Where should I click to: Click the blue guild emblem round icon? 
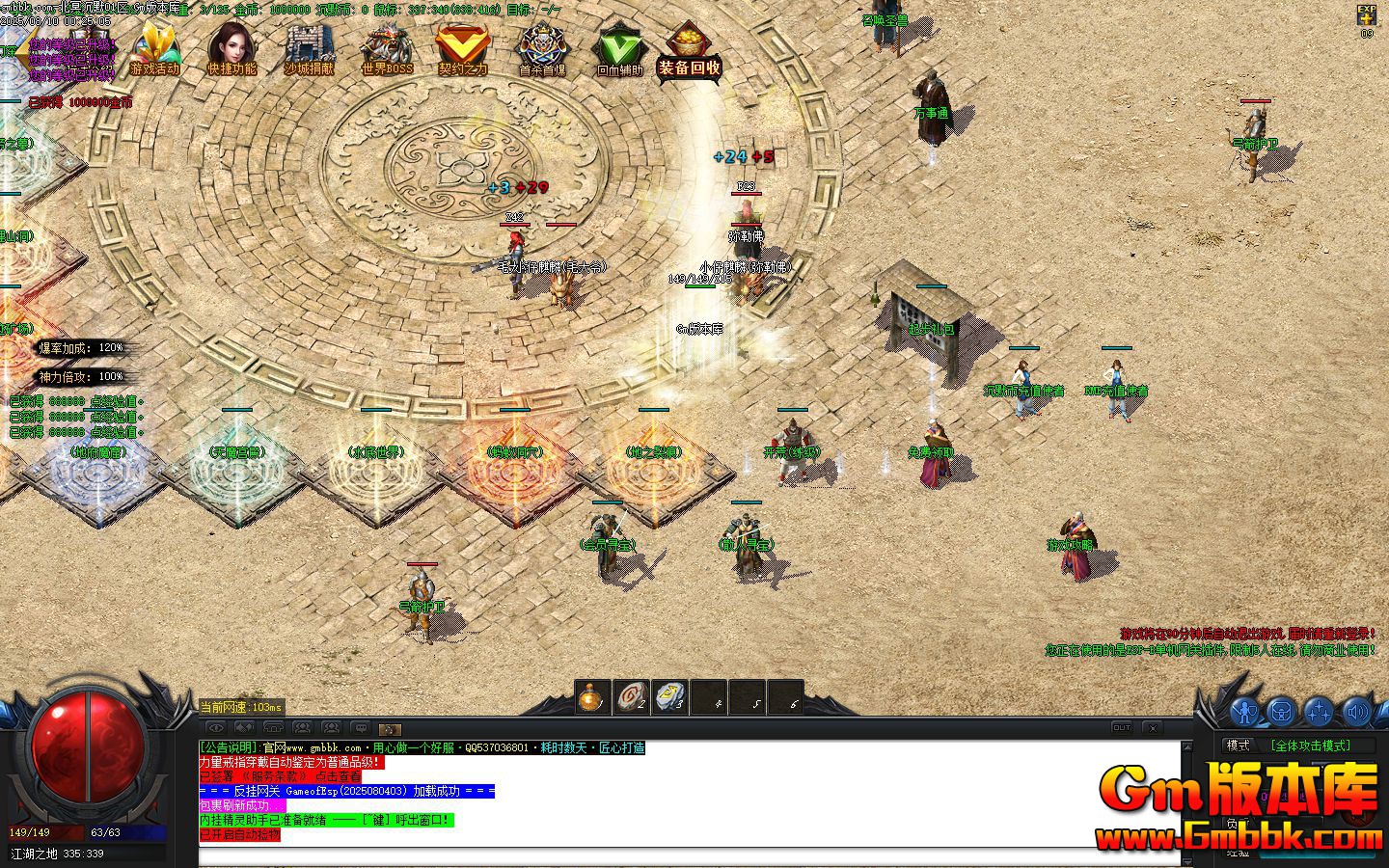1281,712
